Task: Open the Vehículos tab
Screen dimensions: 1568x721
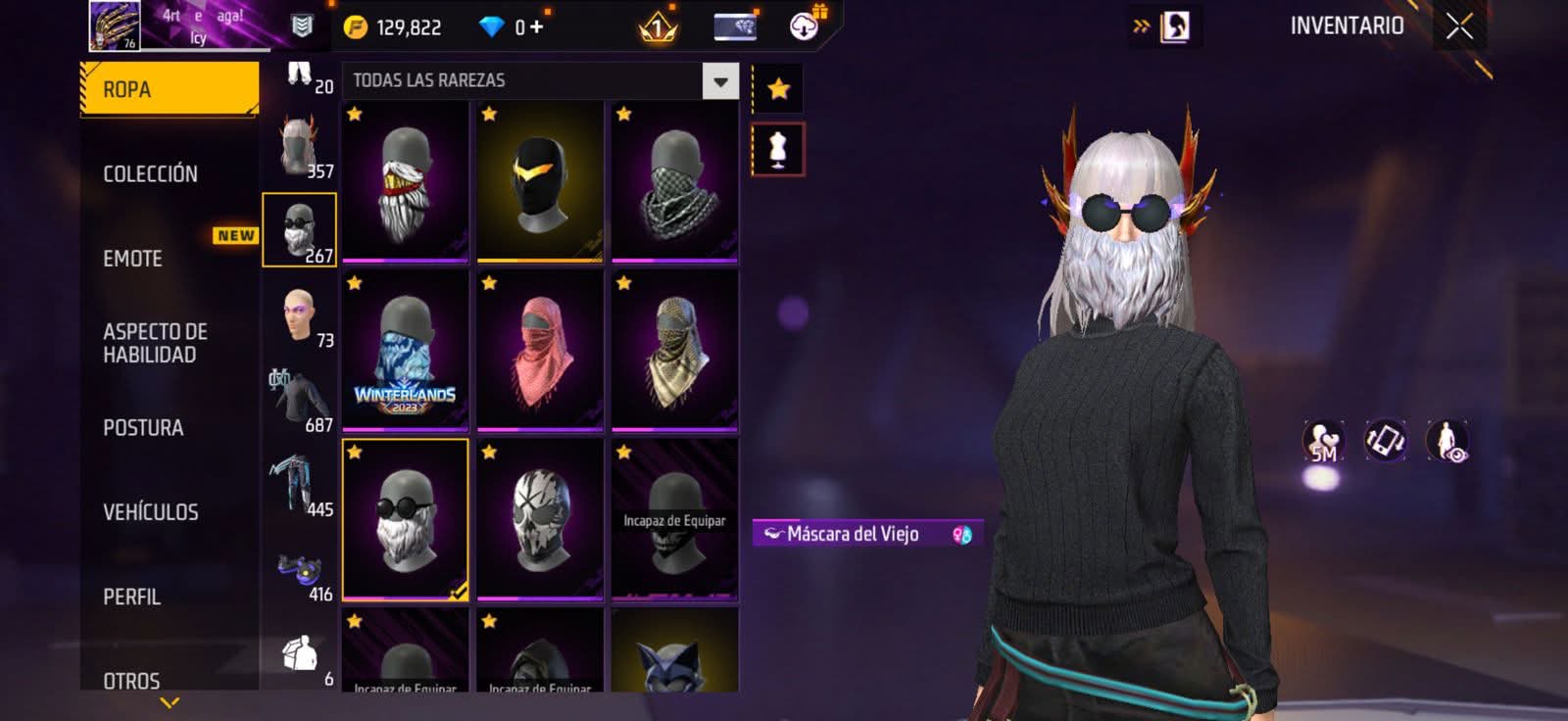Action: (151, 511)
